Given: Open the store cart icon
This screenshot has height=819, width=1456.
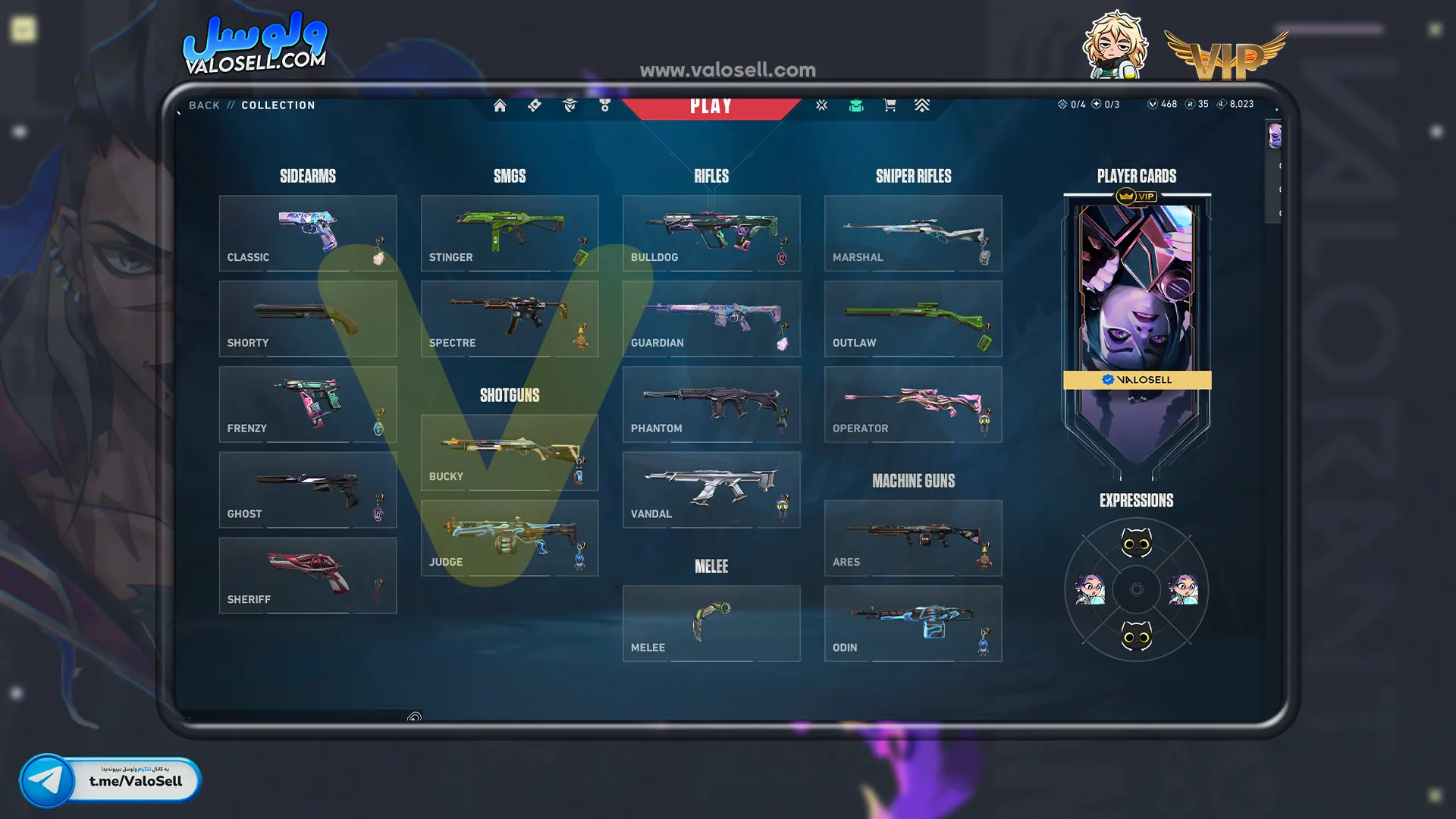Looking at the screenshot, I should tap(890, 105).
